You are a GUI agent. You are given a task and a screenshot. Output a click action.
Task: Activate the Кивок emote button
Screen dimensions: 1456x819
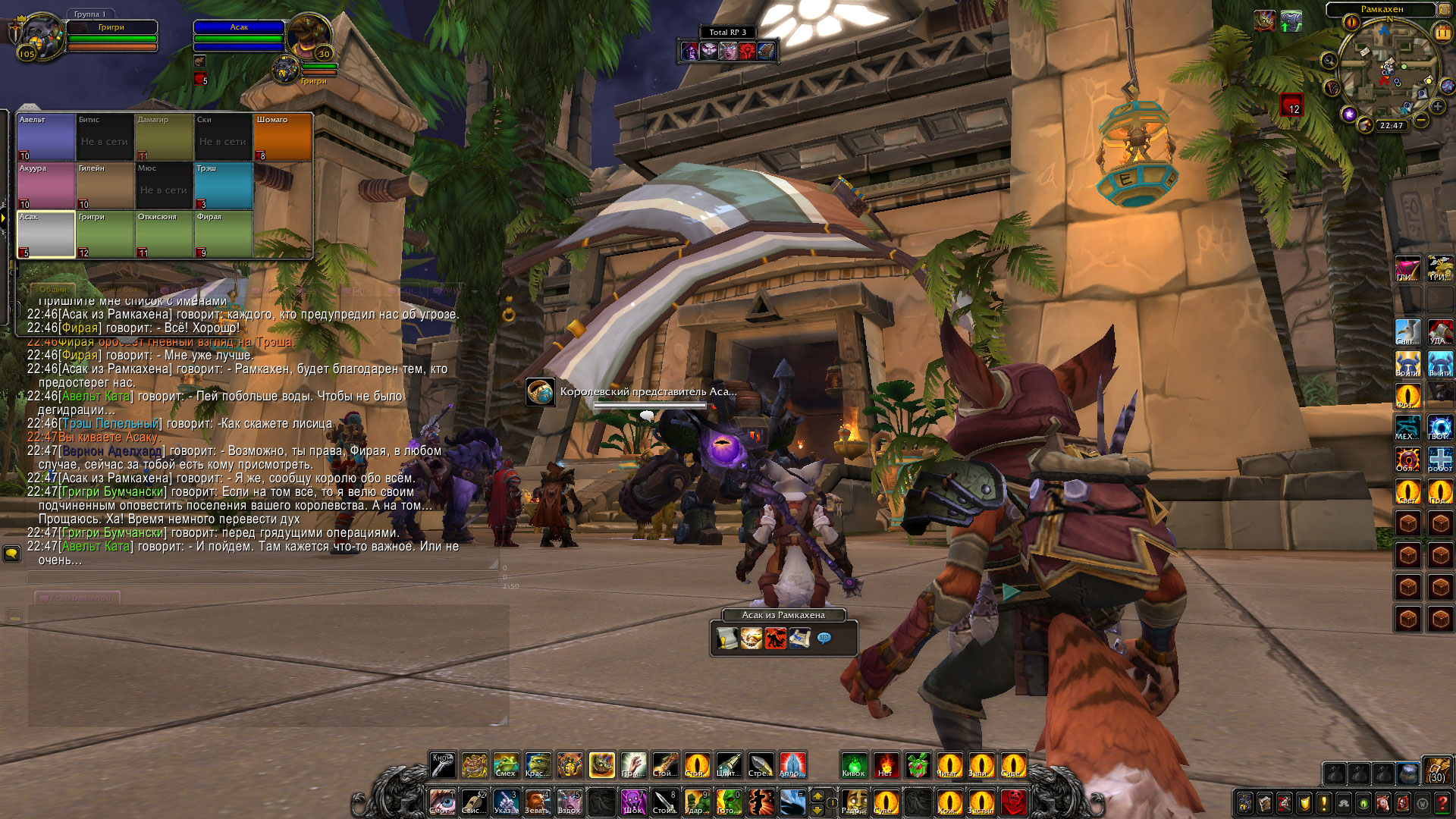pos(854,765)
